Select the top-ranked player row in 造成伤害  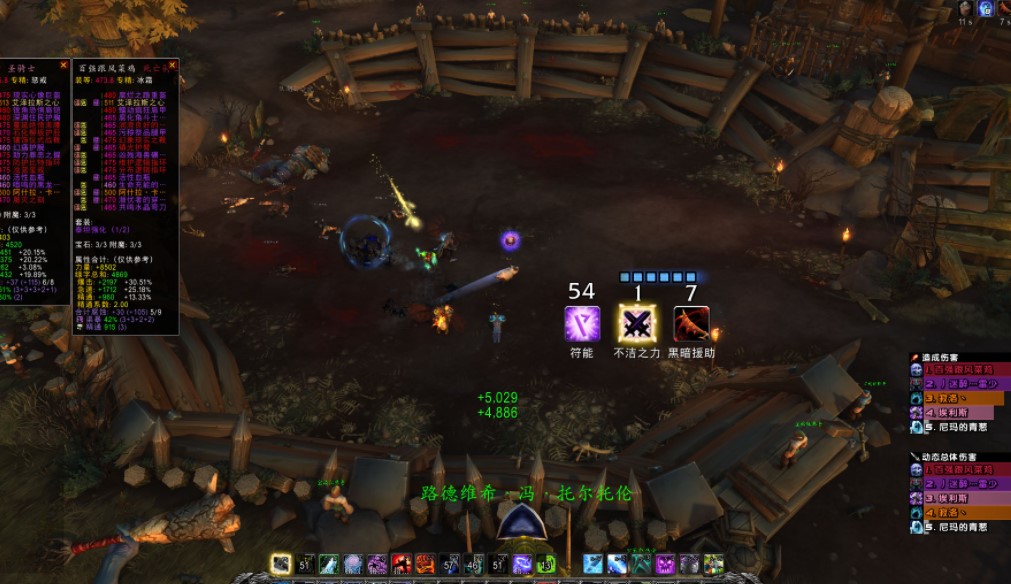958,370
